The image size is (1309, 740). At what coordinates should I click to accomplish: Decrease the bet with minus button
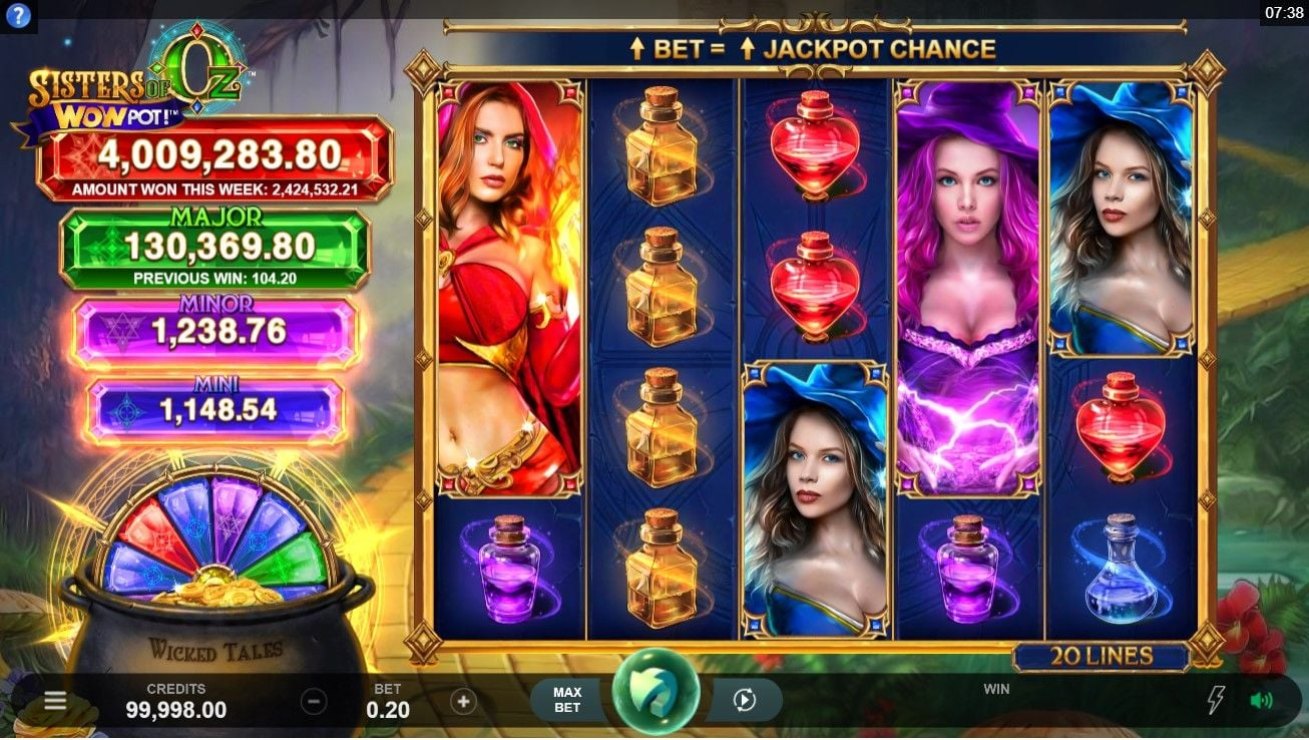click(x=314, y=701)
